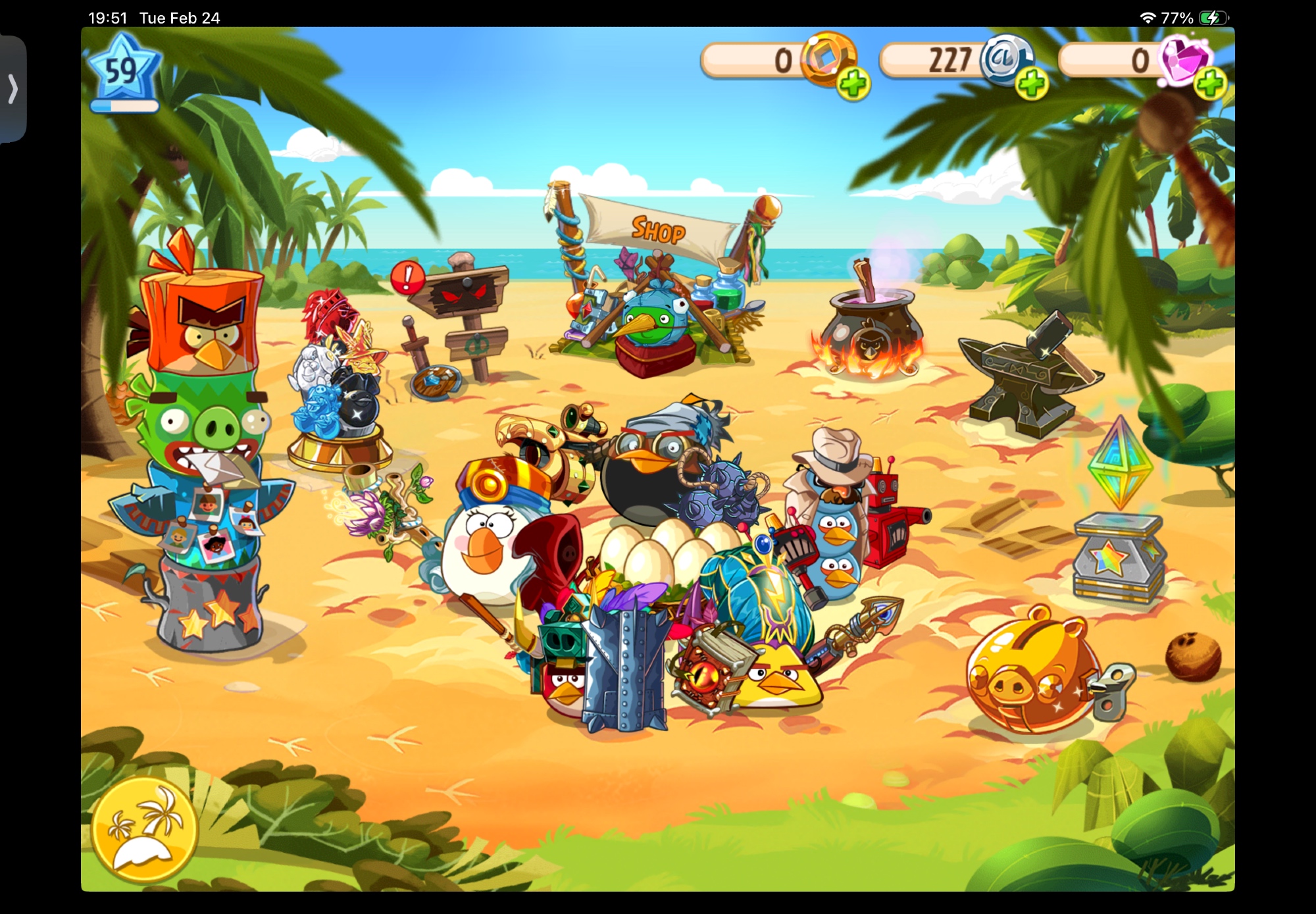Return to the world map via island button
Image resolution: width=1316 pixels, height=914 pixels.
coord(145,829)
